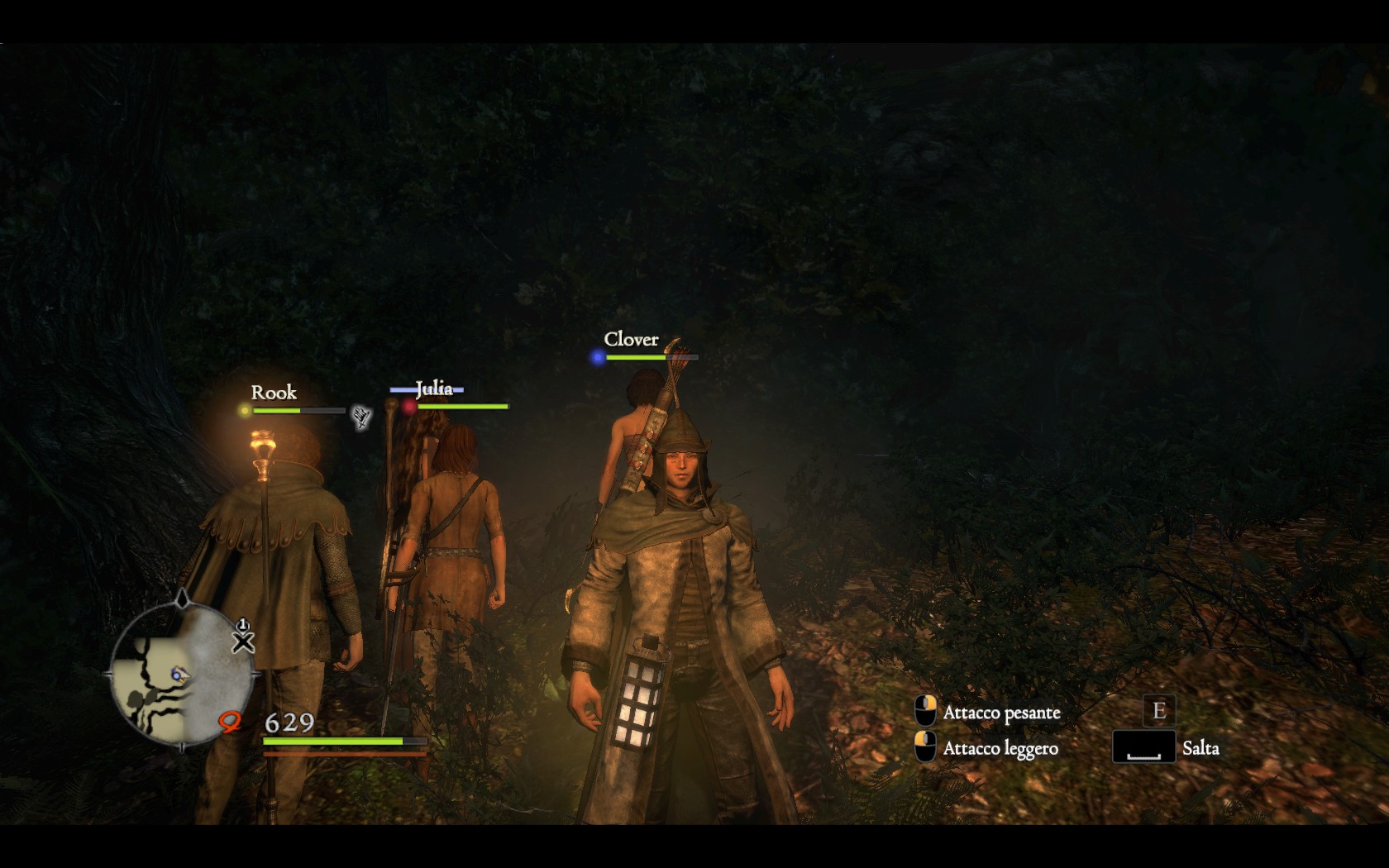Select the Rook pawn nameplate
This screenshot has width=1389, height=868.
(274, 393)
